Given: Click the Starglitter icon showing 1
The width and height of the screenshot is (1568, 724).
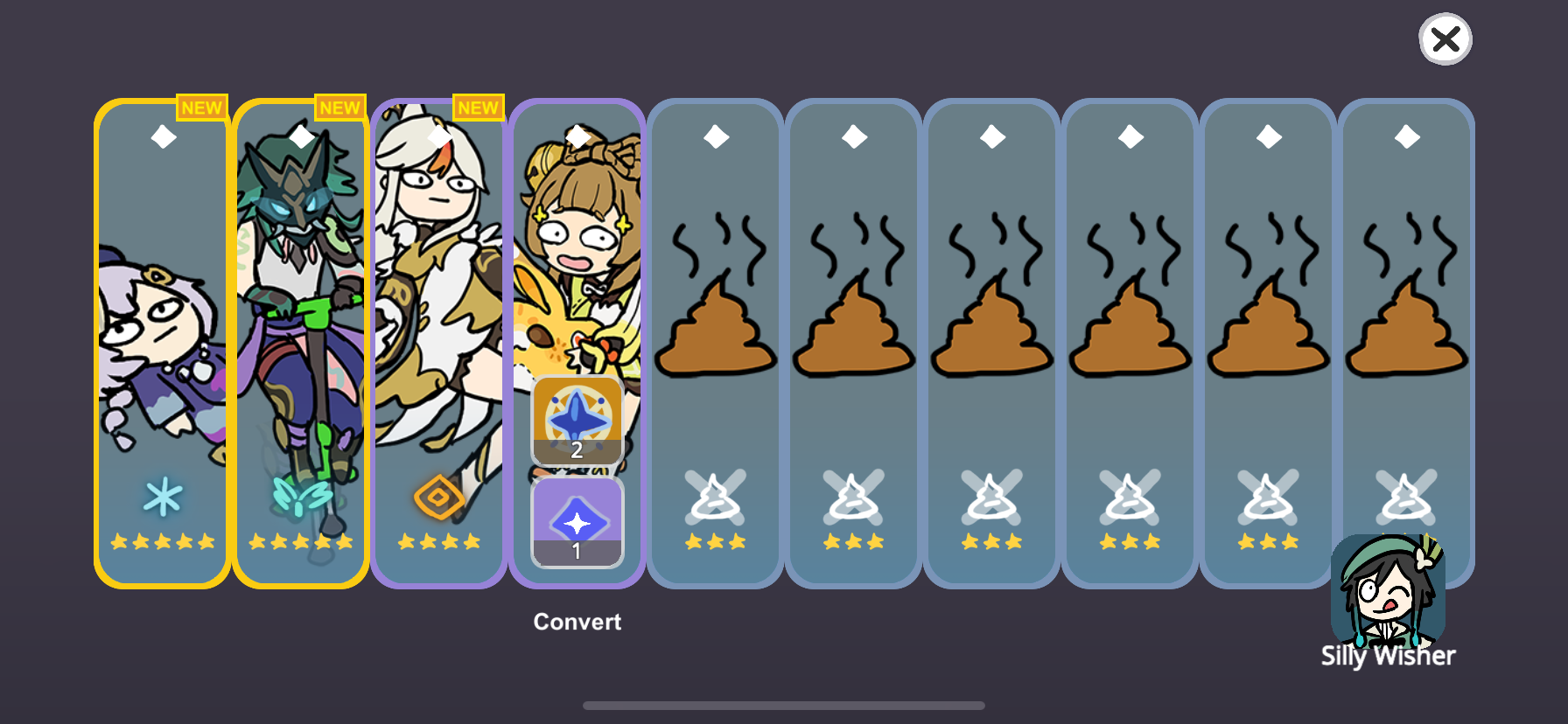Looking at the screenshot, I should click(x=577, y=523).
